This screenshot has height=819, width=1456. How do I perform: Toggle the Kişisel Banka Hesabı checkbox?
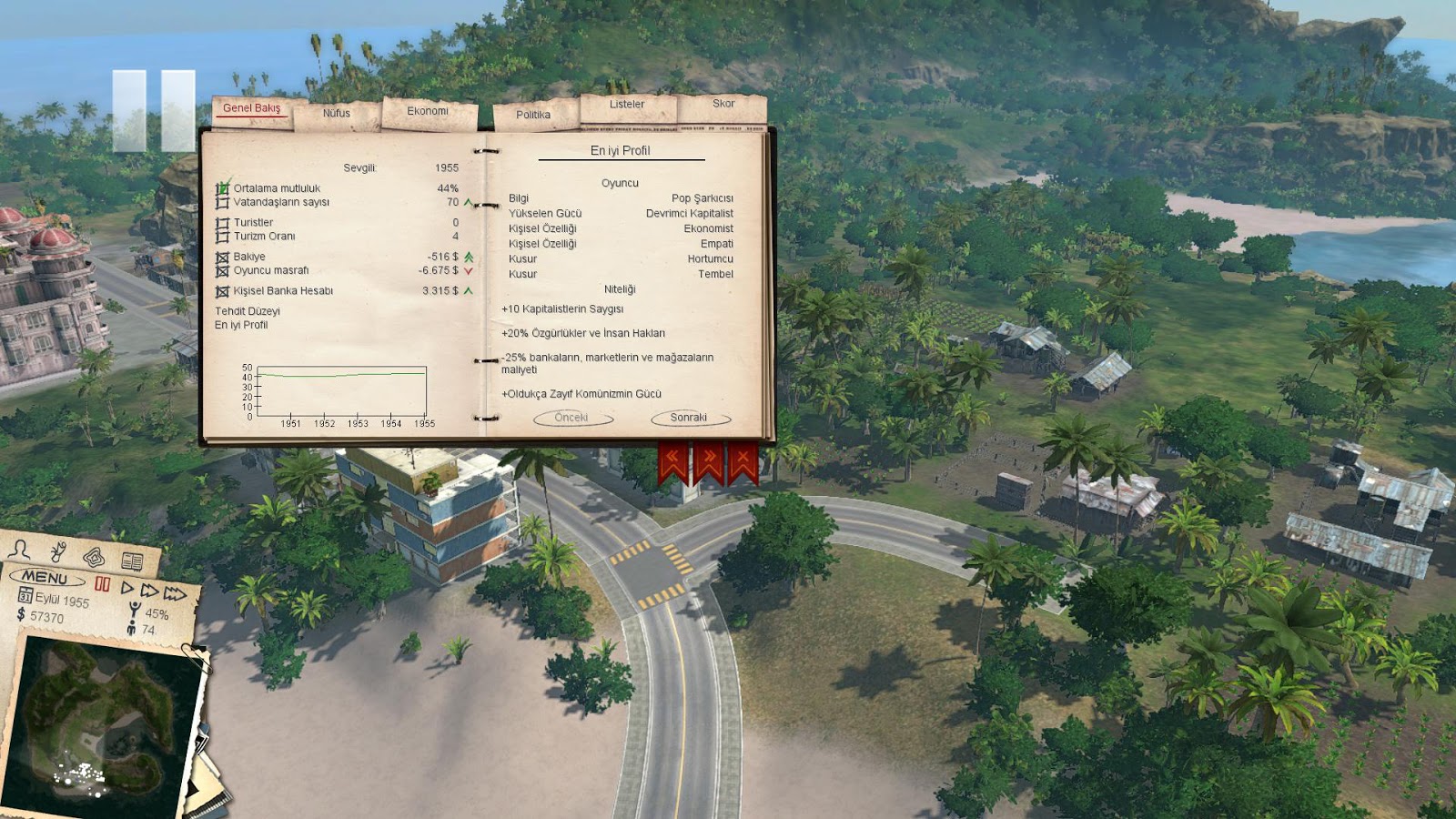click(x=222, y=291)
